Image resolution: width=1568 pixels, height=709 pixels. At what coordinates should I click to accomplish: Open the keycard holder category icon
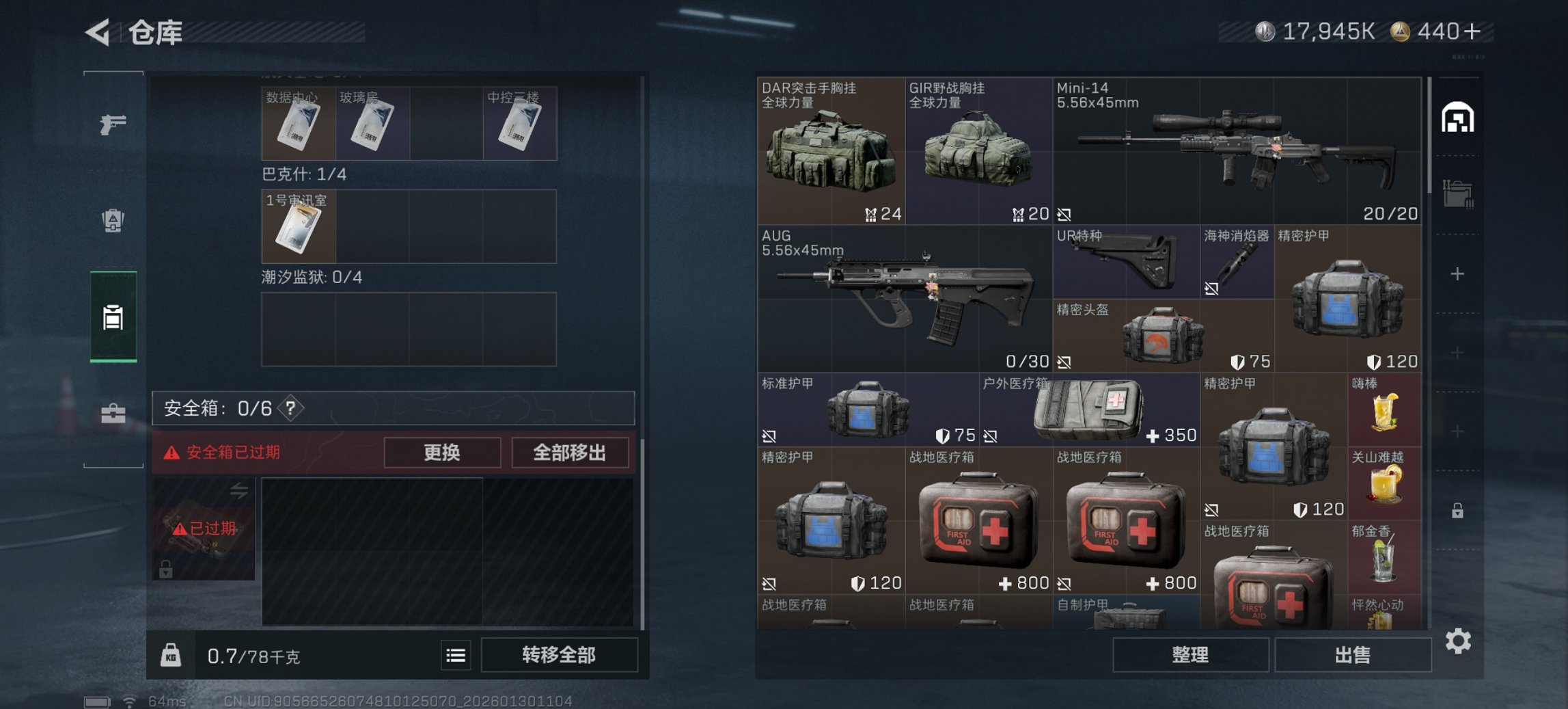coord(113,219)
